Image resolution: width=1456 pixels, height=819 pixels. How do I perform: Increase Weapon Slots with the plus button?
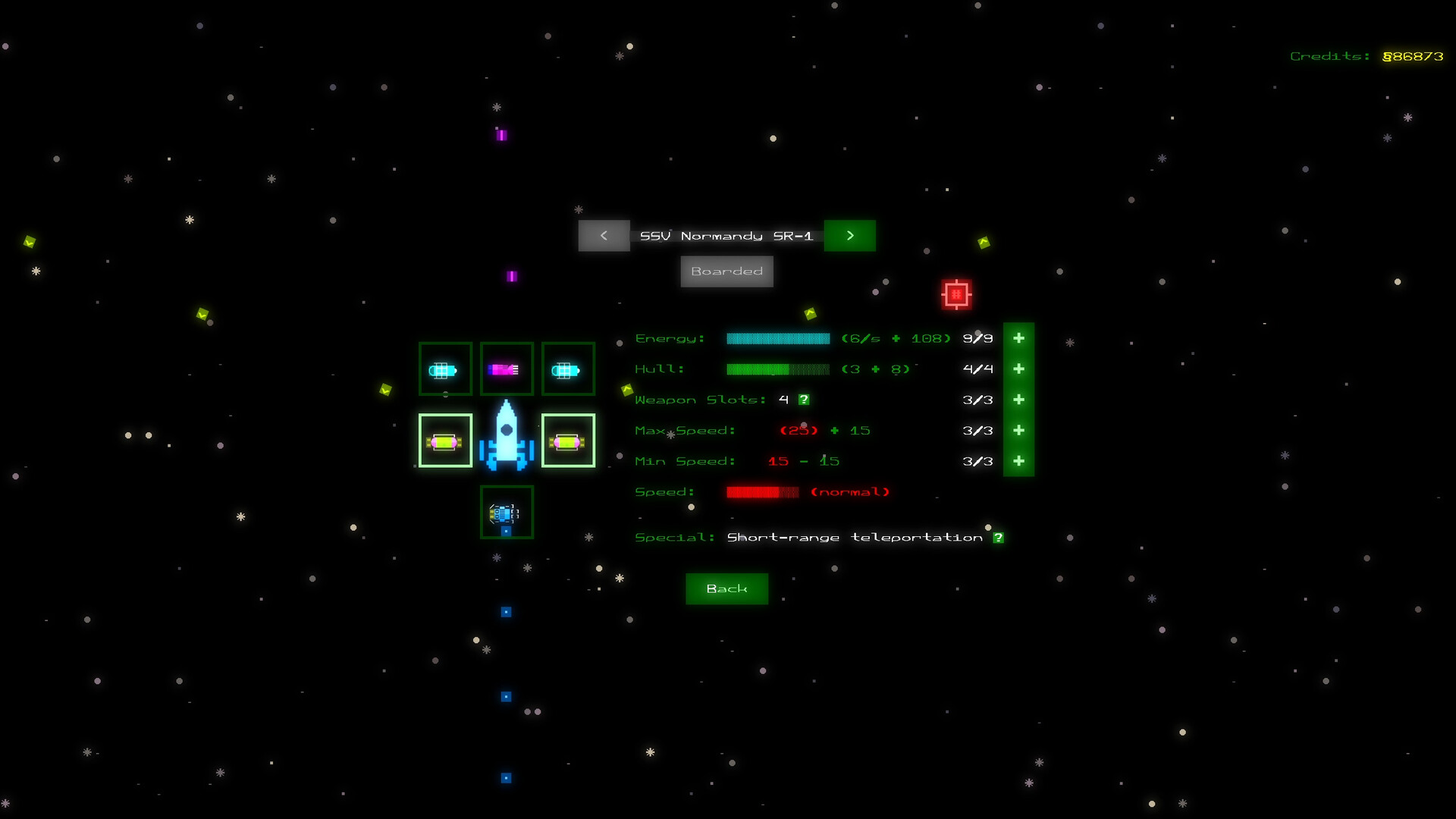tap(1019, 400)
